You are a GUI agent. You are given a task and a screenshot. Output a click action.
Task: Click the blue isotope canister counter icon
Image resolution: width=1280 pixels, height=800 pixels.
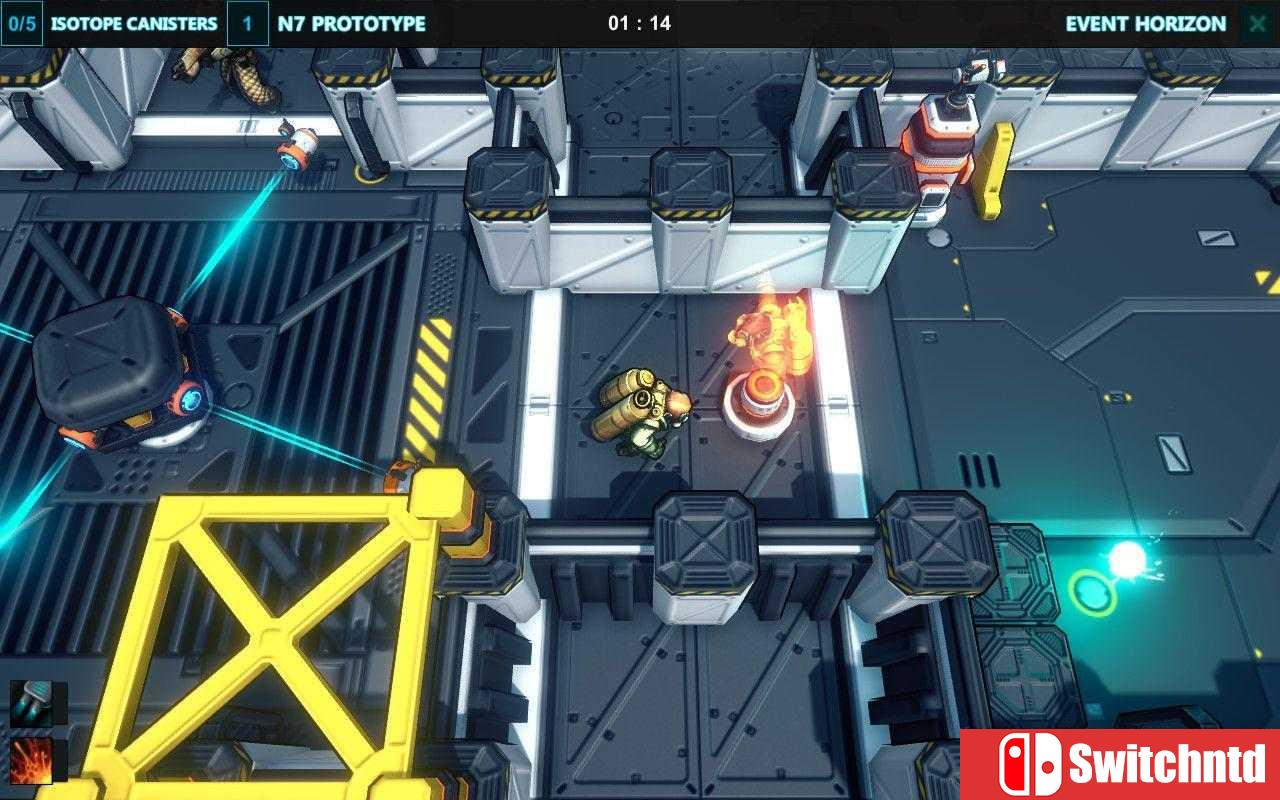click(x=20, y=22)
